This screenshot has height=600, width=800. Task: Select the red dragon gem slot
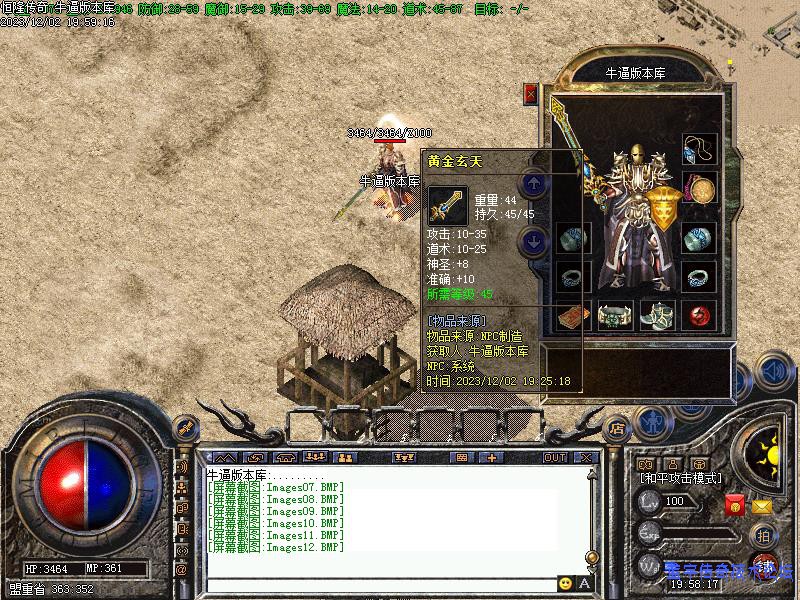(x=700, y=316)
